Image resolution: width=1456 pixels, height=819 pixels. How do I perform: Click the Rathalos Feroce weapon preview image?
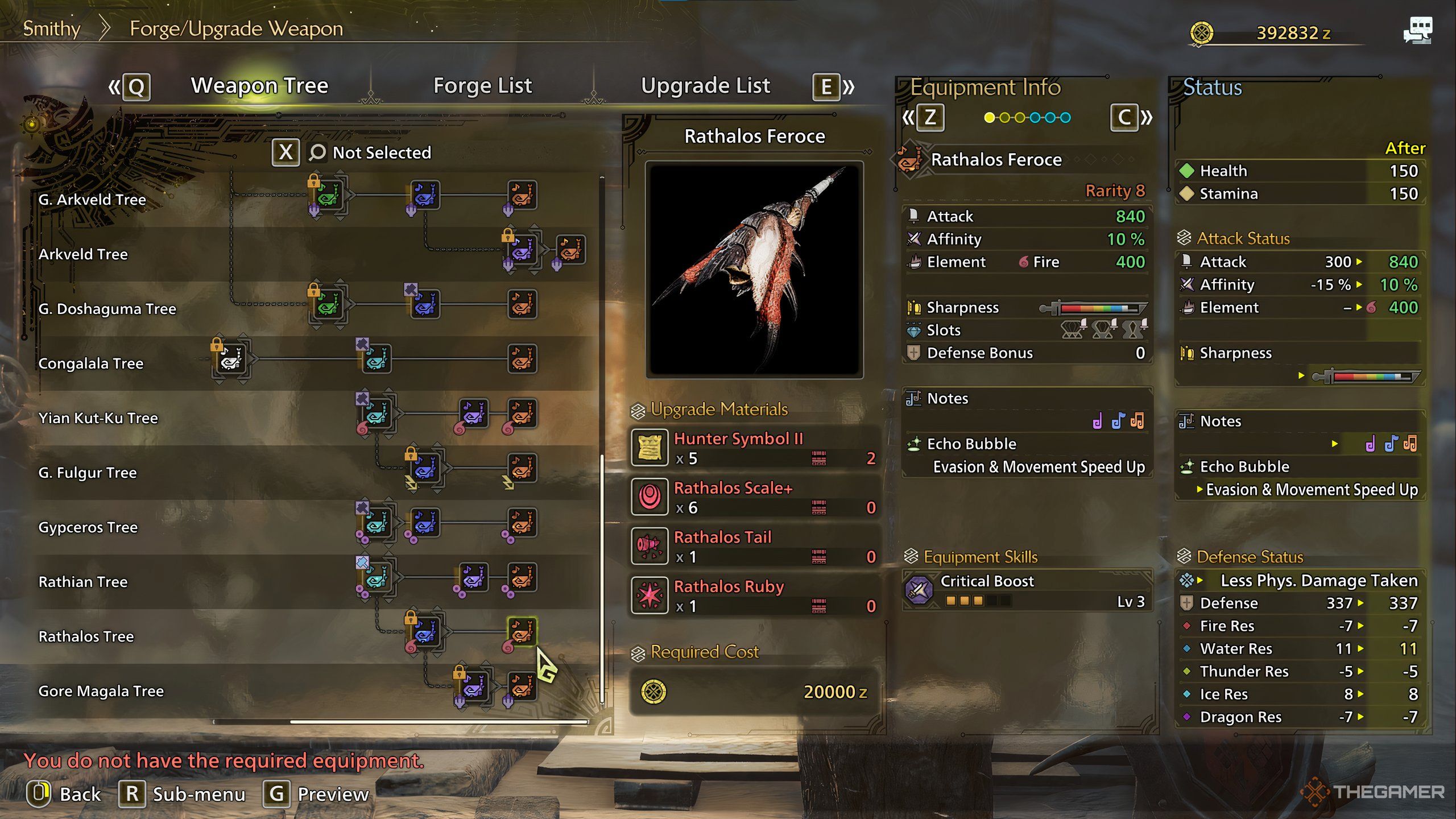754,269
